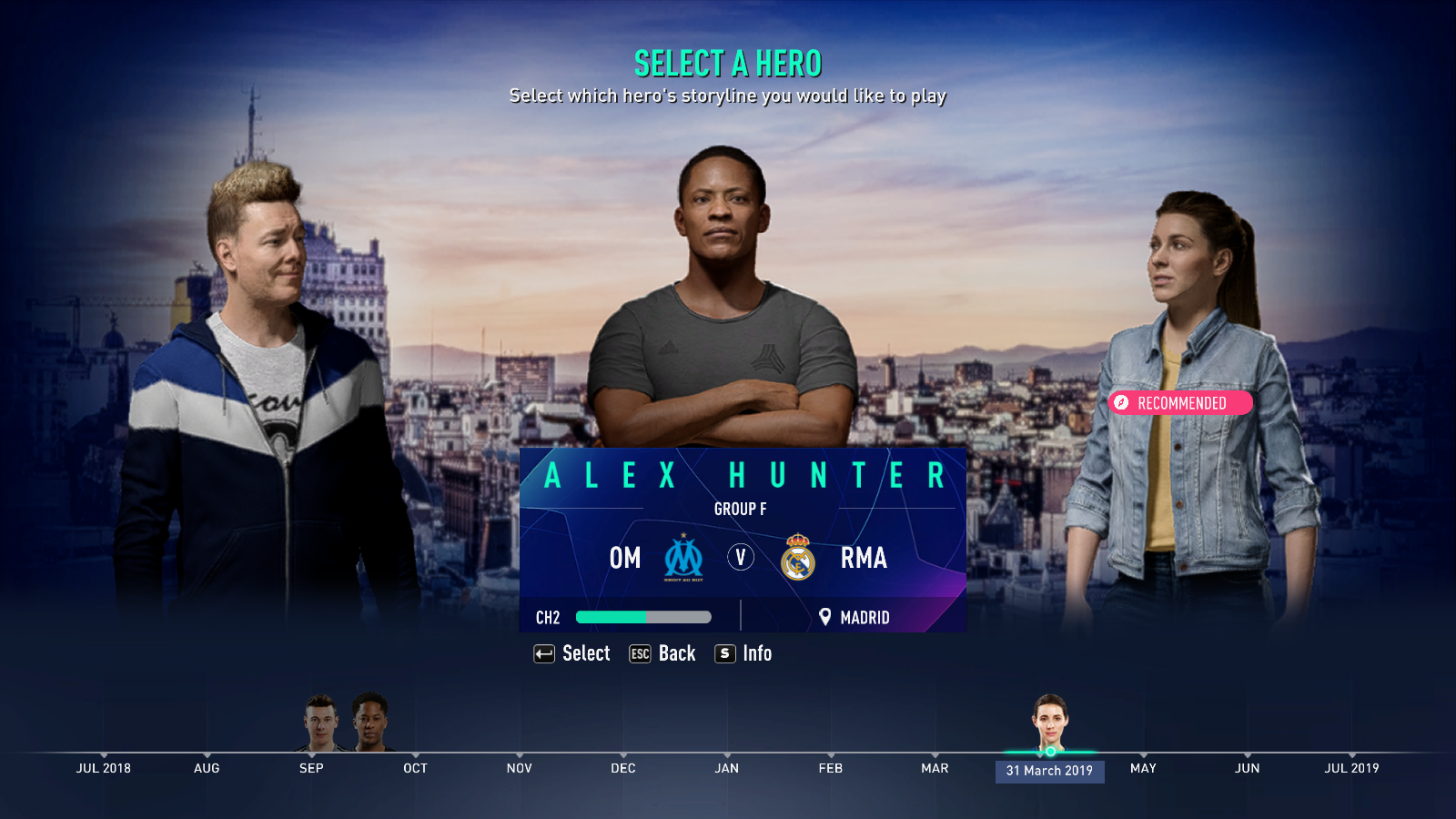This screenshot has height=819, width=1456.
Task: Click the S key icon next to Info
Action: point(724,653)
